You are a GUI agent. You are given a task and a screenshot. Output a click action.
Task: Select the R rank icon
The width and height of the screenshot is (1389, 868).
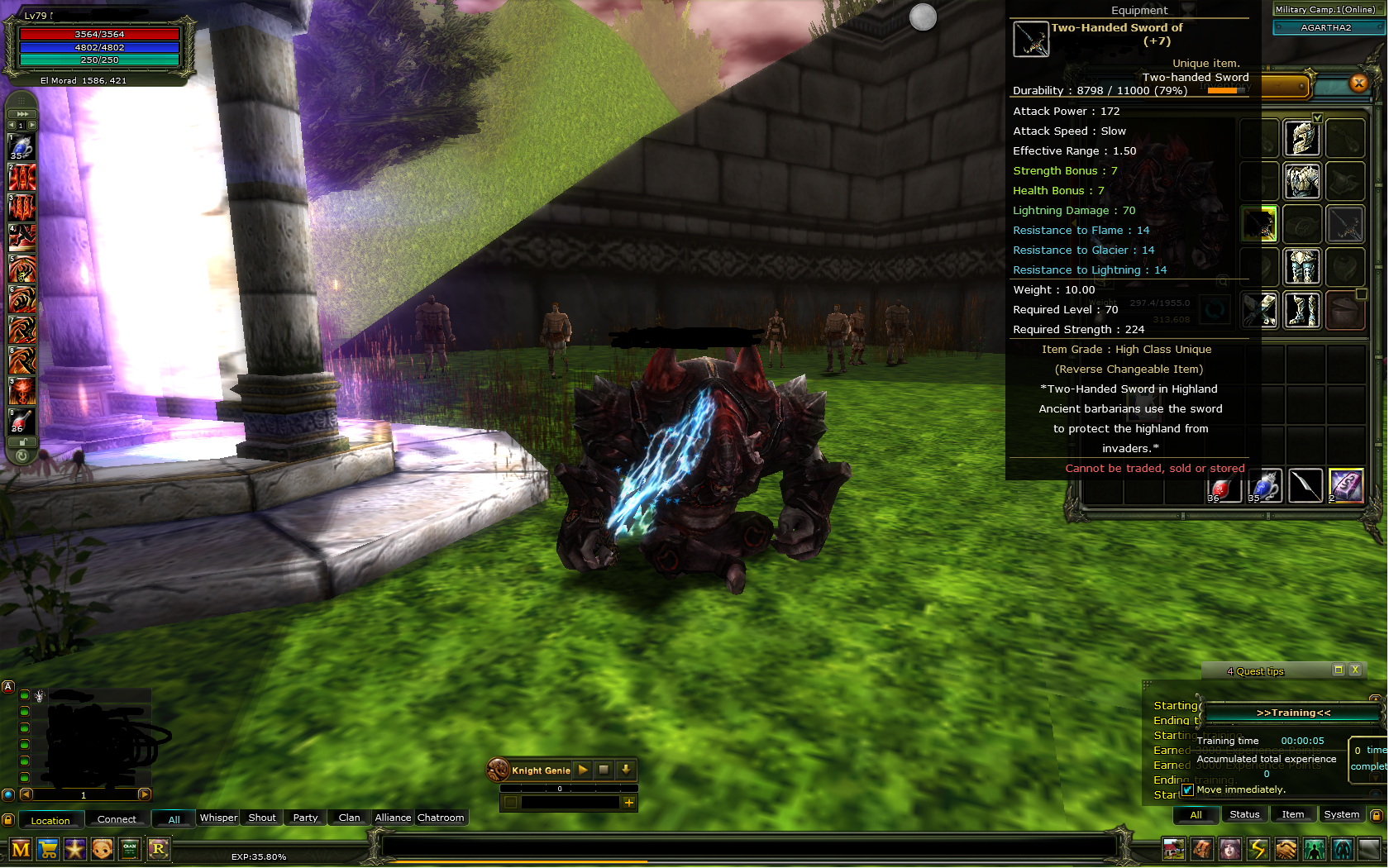click(157, 849)
